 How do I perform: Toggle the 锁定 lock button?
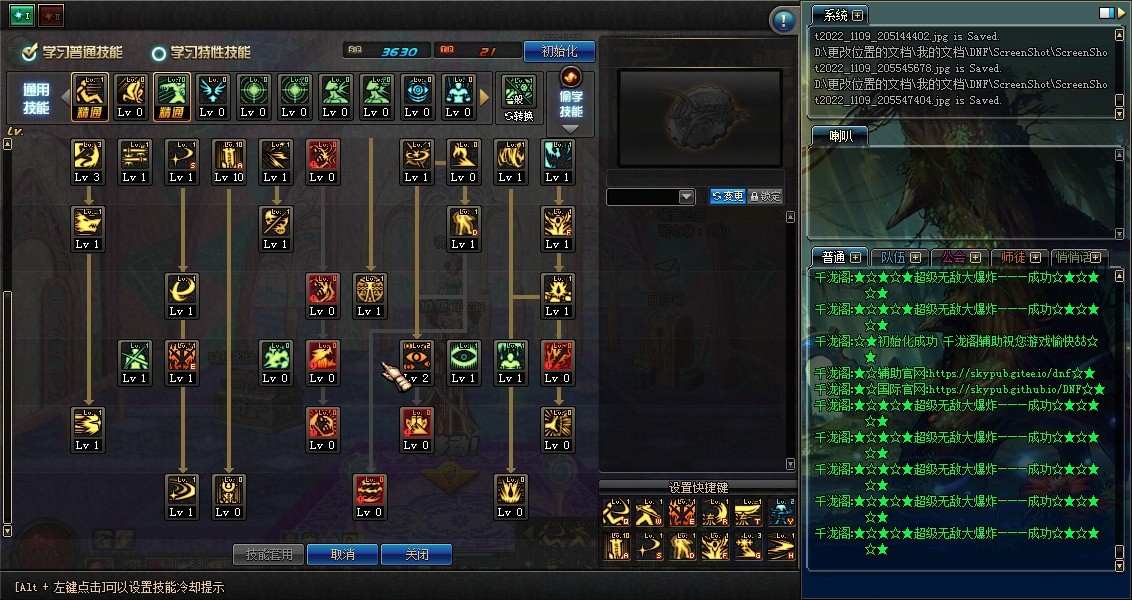(765, 197)
